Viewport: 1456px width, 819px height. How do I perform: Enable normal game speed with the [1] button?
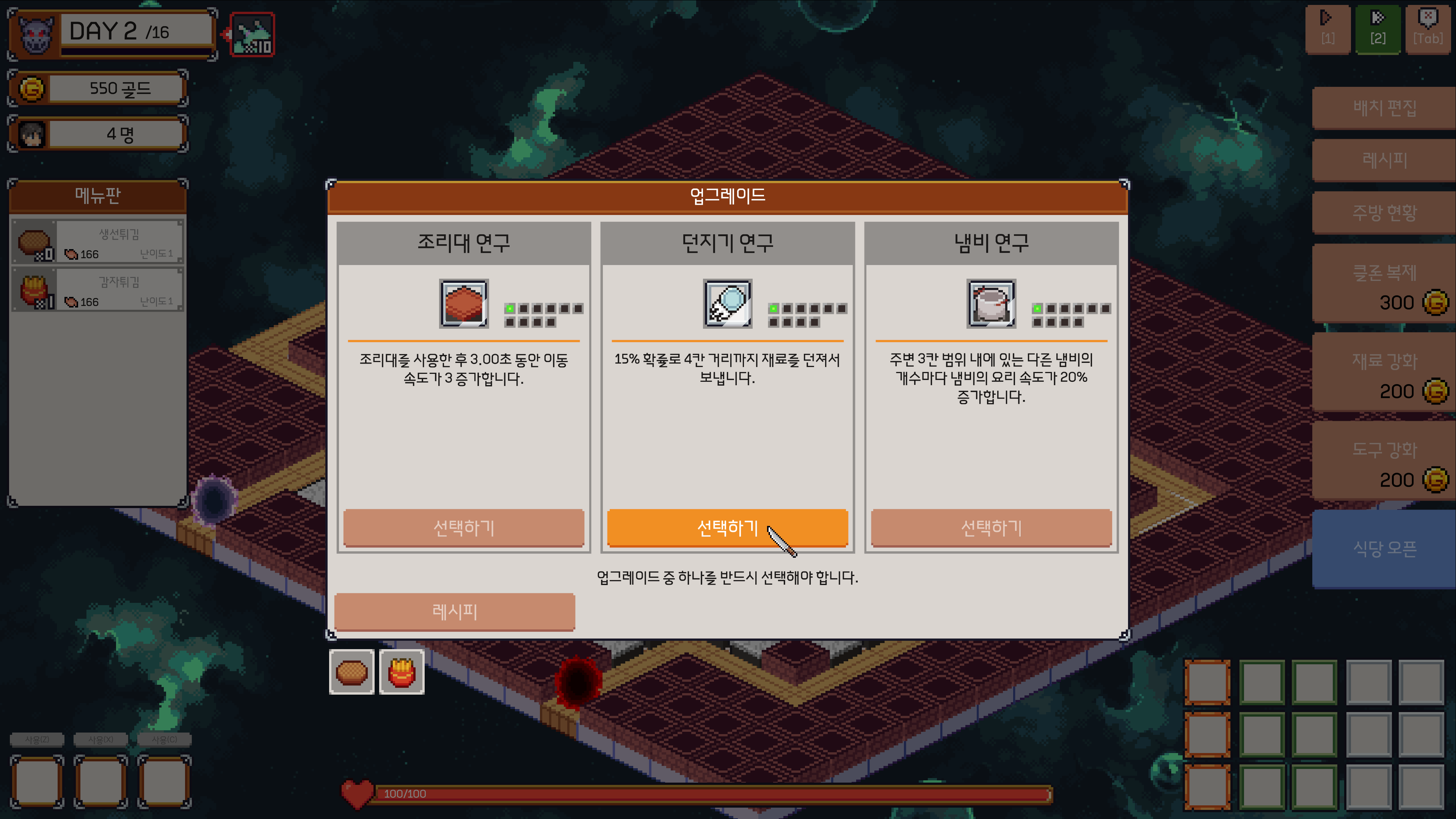click(1328, 30)
